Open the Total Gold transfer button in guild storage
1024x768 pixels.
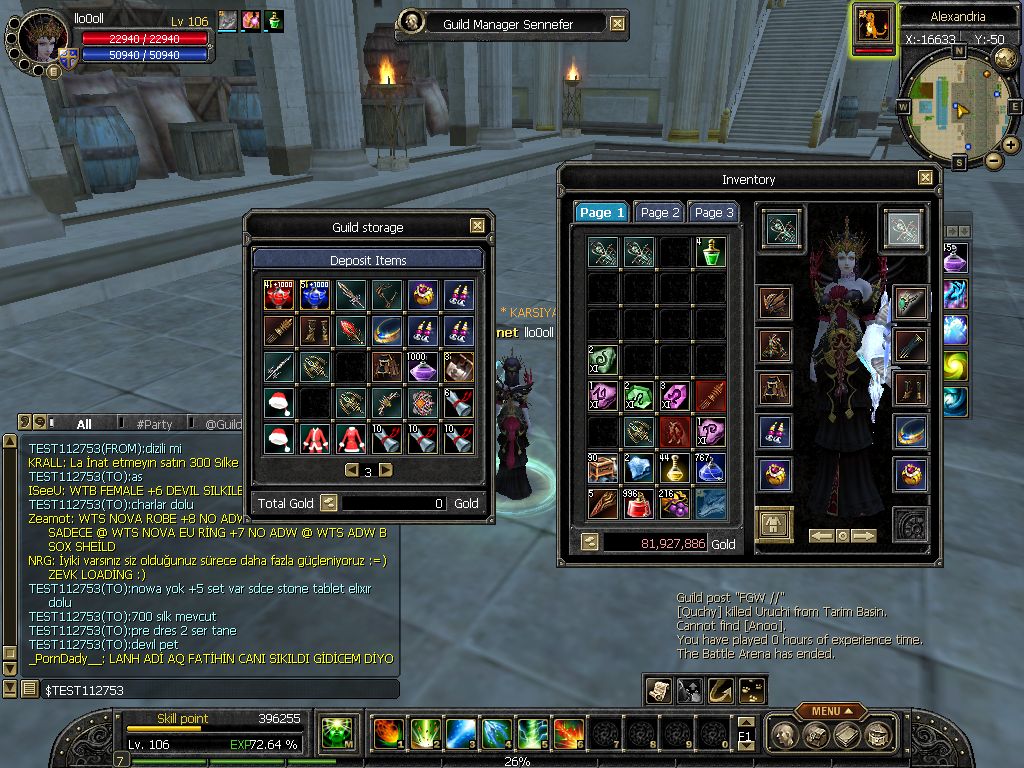328,503
